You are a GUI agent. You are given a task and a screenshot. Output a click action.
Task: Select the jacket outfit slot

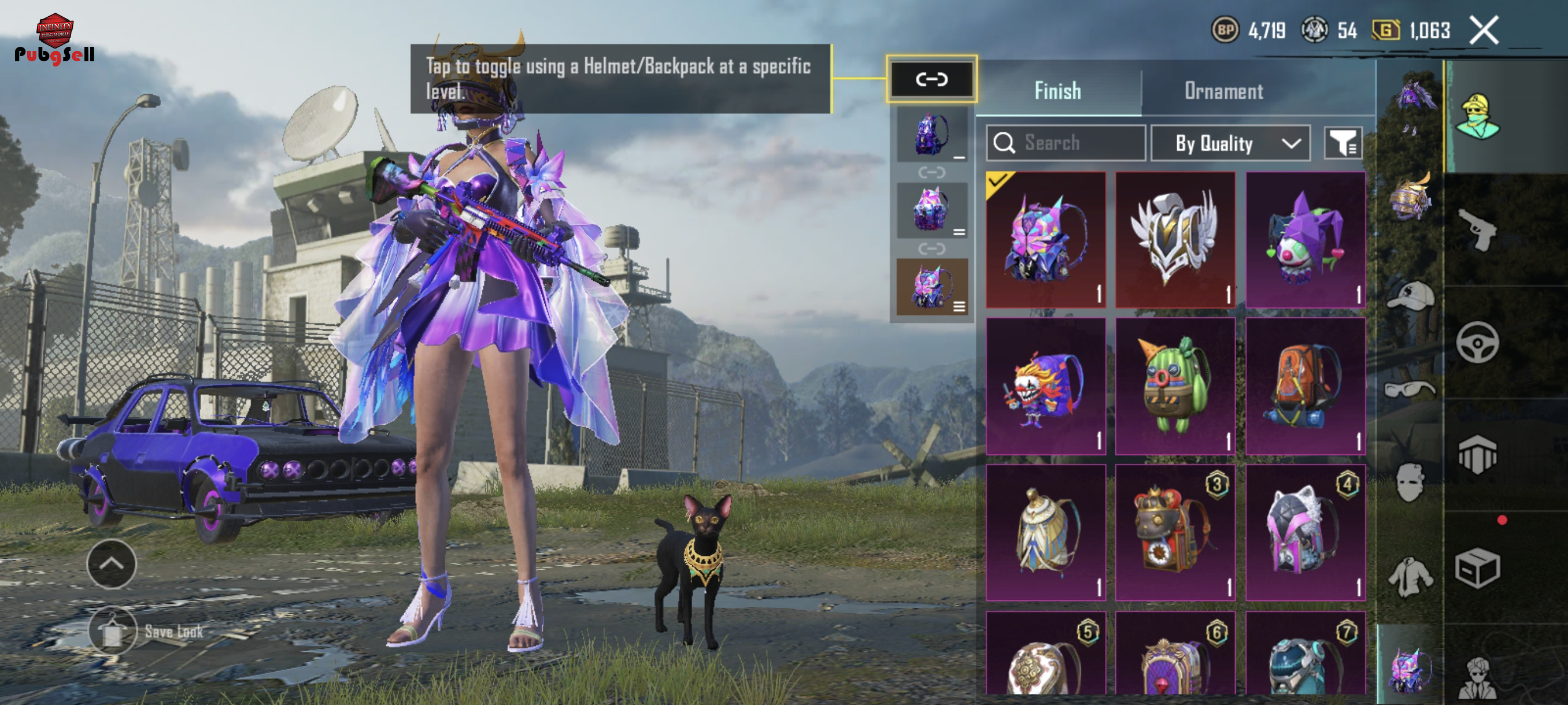pos(1410,576)
